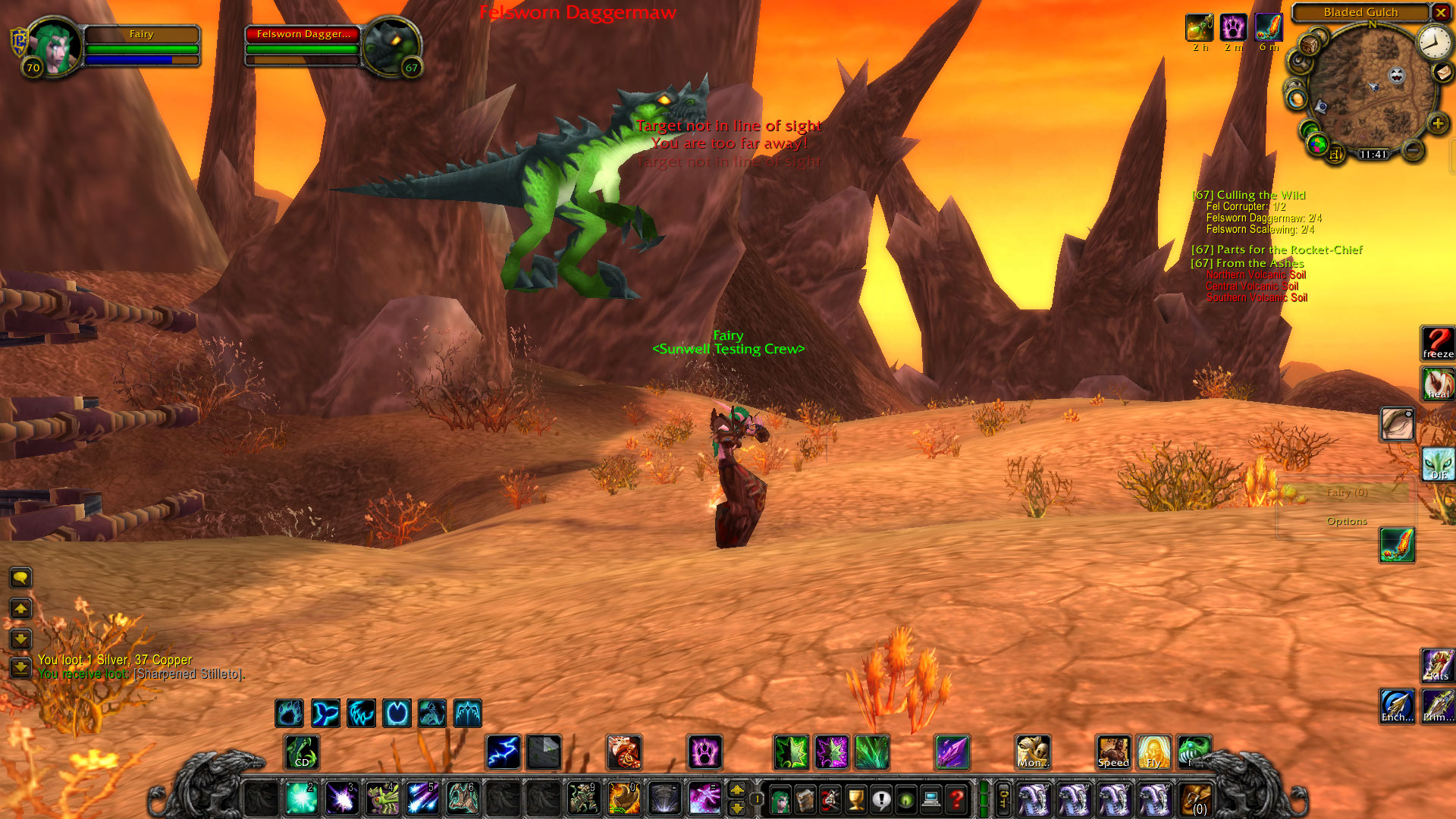Open the spellbook icon in the micro menu
Viewport: 1456px width, 819px height.
805,800
